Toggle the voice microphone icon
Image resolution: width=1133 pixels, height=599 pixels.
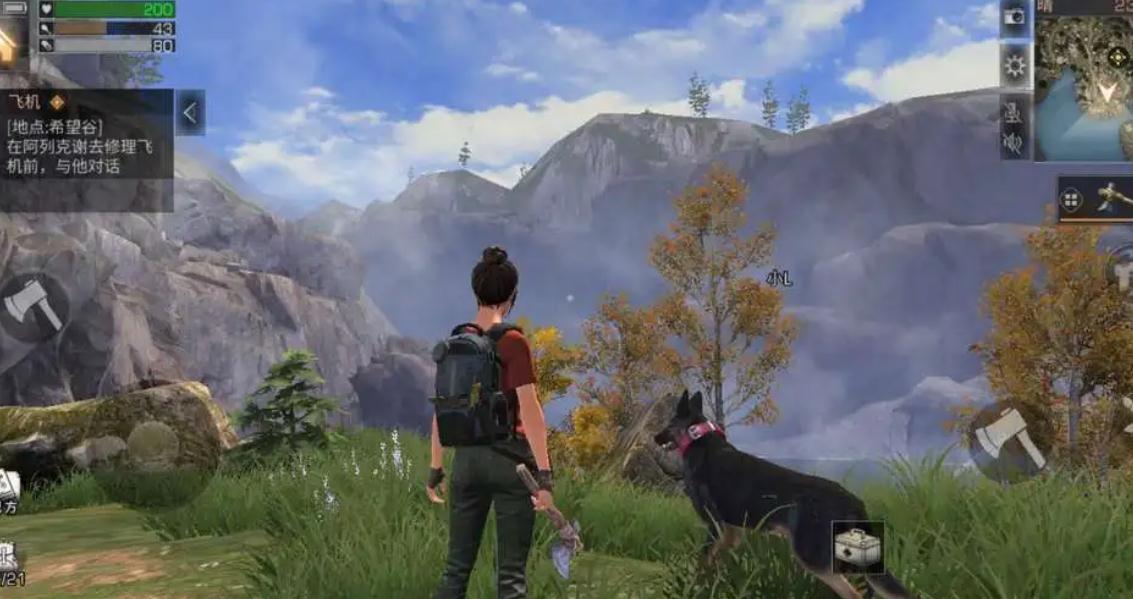[x=1014, y=112]
